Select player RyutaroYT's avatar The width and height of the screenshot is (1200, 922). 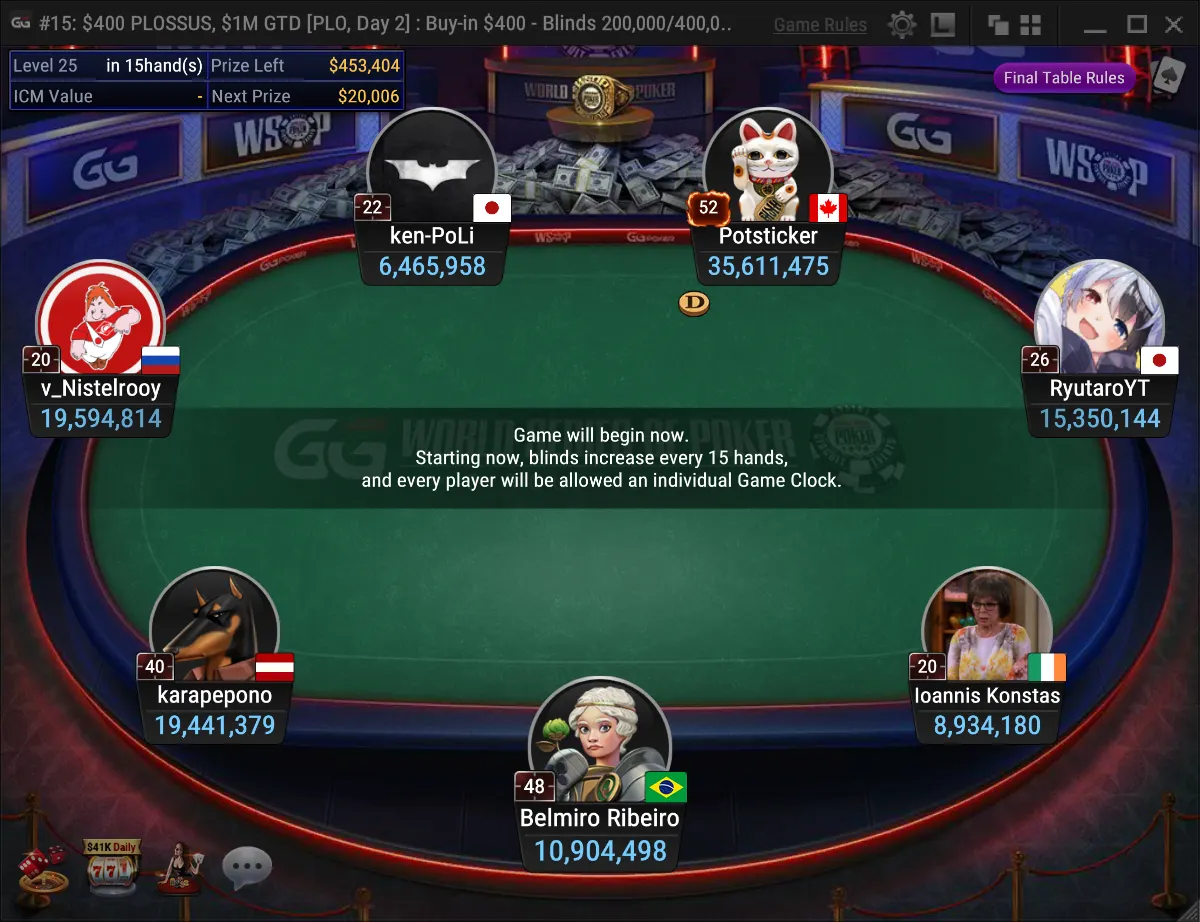(1099, 318)
